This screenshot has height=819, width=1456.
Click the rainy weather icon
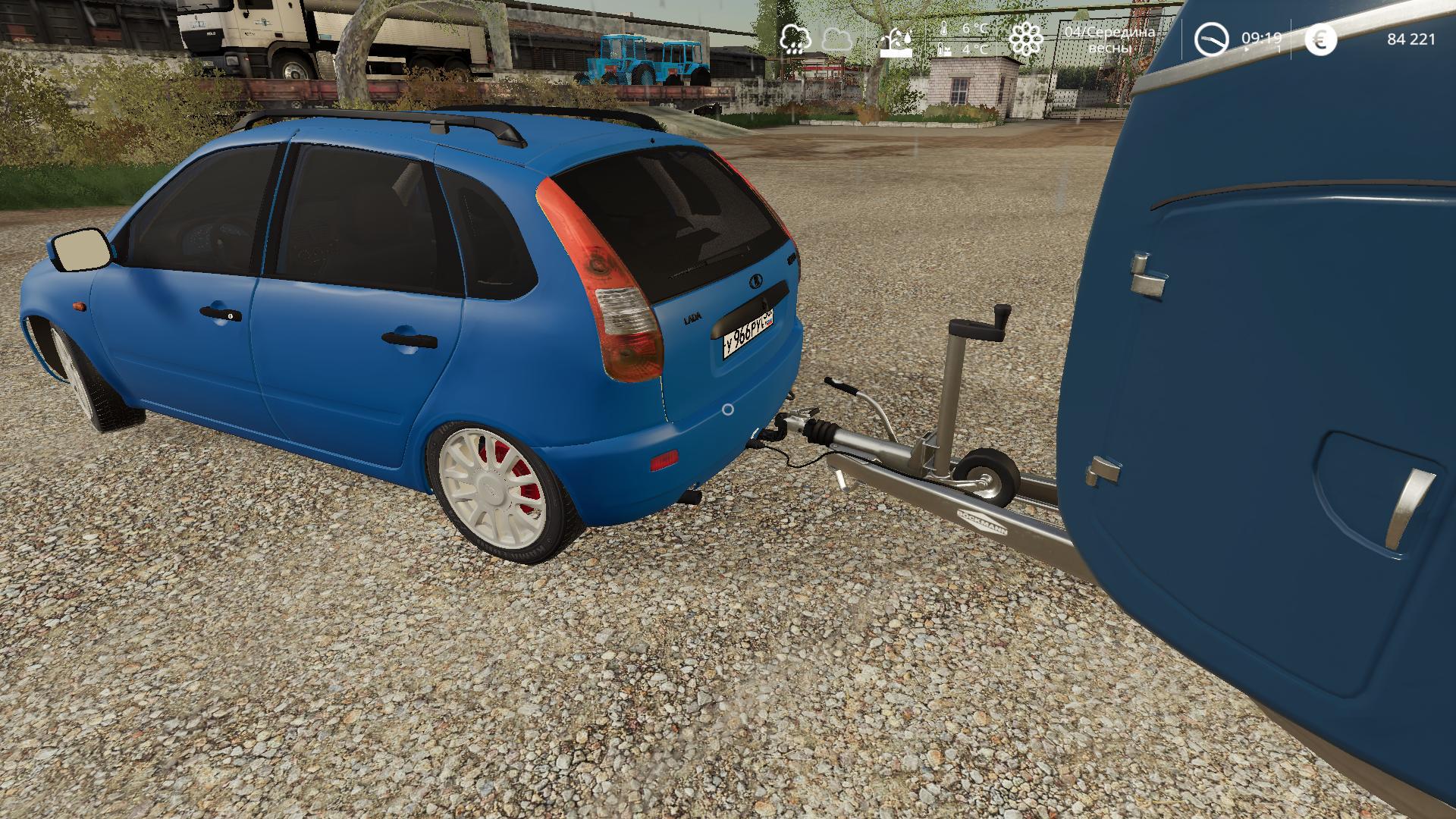click(793, 38)
